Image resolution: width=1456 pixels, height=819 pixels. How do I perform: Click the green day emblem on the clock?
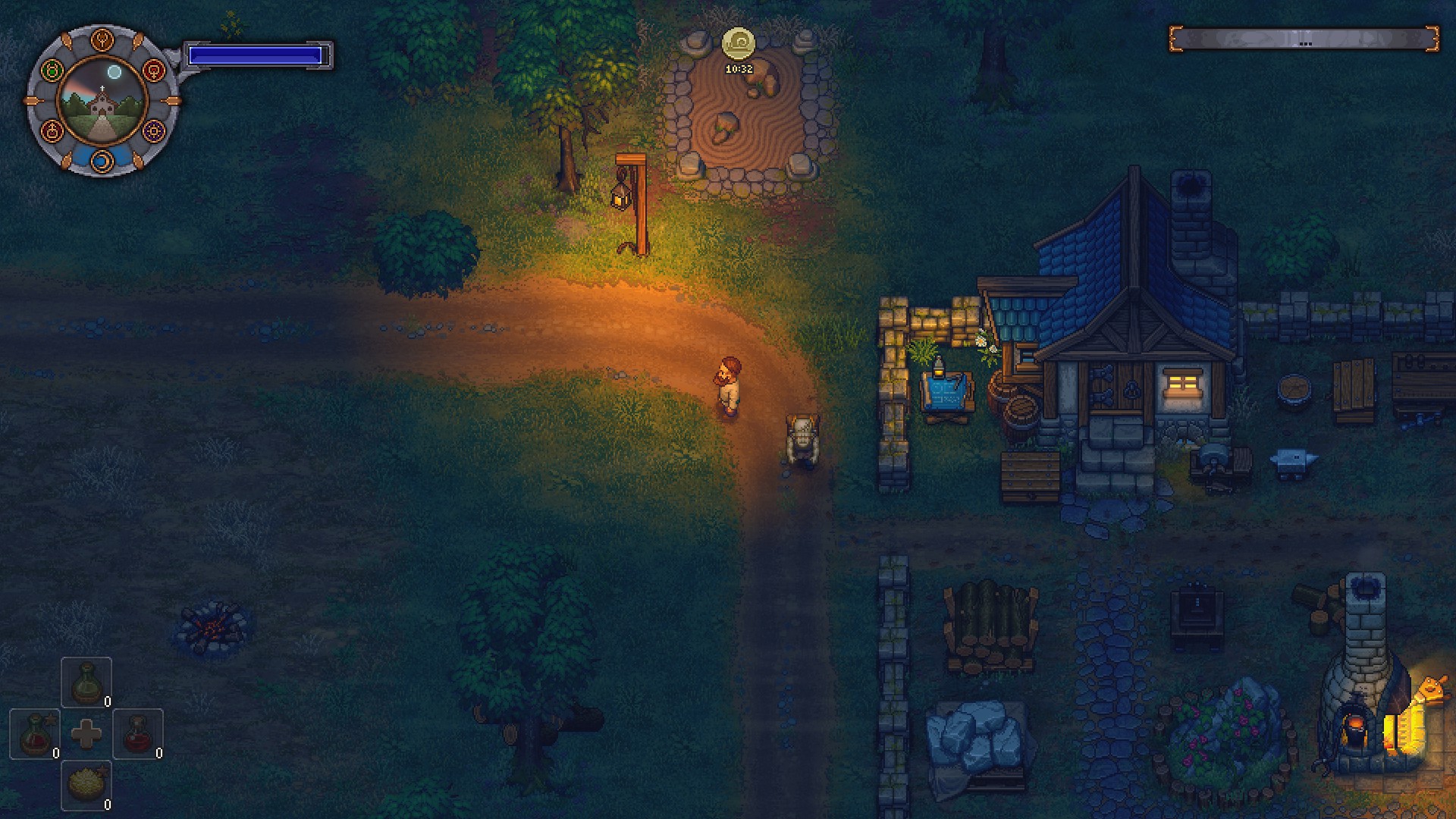[x=53, y=70]
